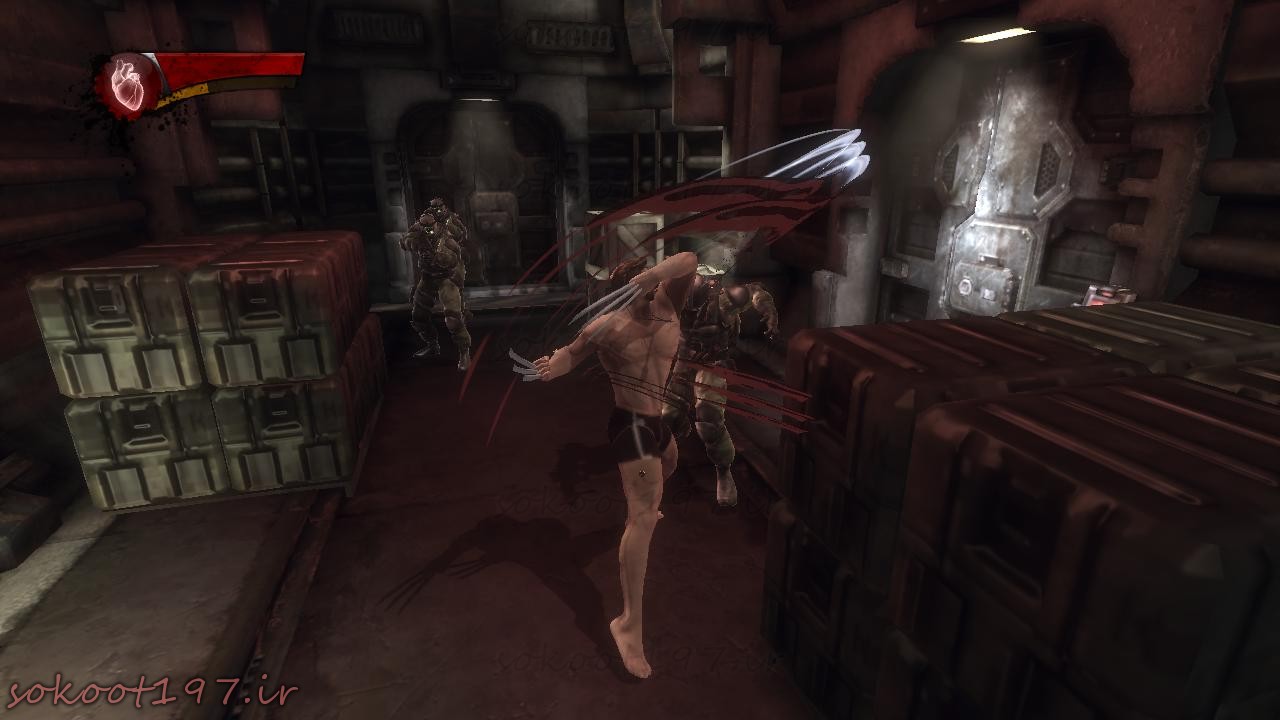Viewport: 1280px width, 720px height.
Task: Click the anatomical heart health icon
Action: click(x=129, y=84)
